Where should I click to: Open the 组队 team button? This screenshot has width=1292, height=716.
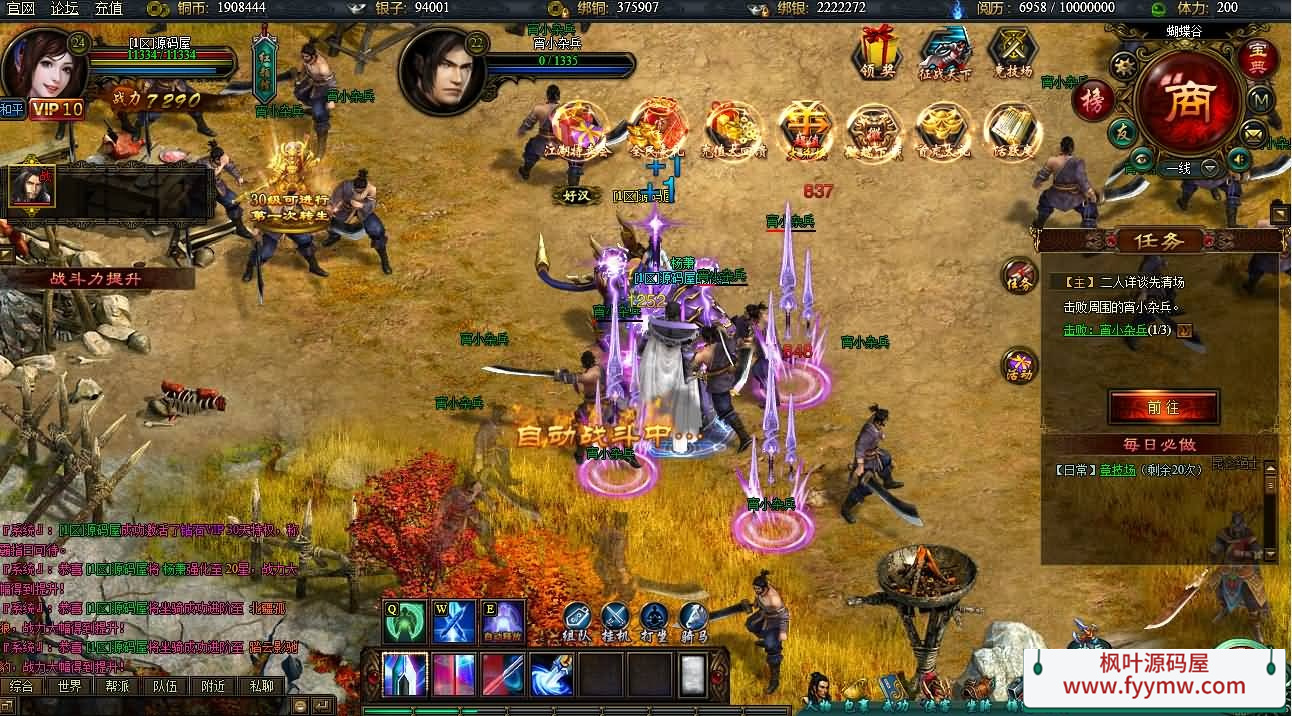tap(576, 622)
